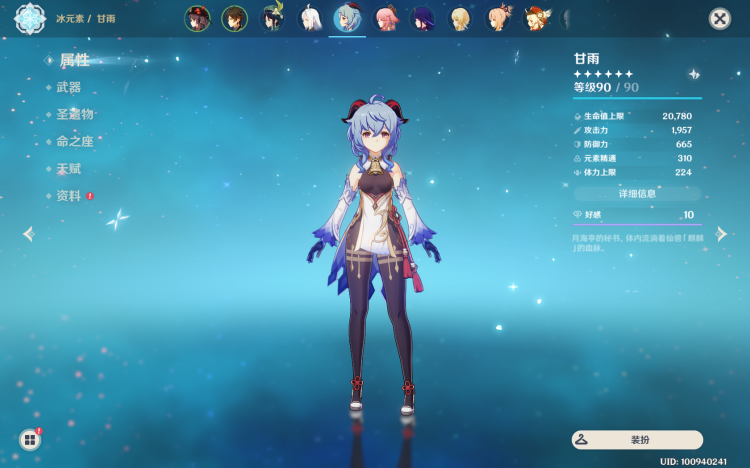Viewport: 750px width, 468px height.
Task: Show the 天赋 (Talents) section
Action: point(69,169)
